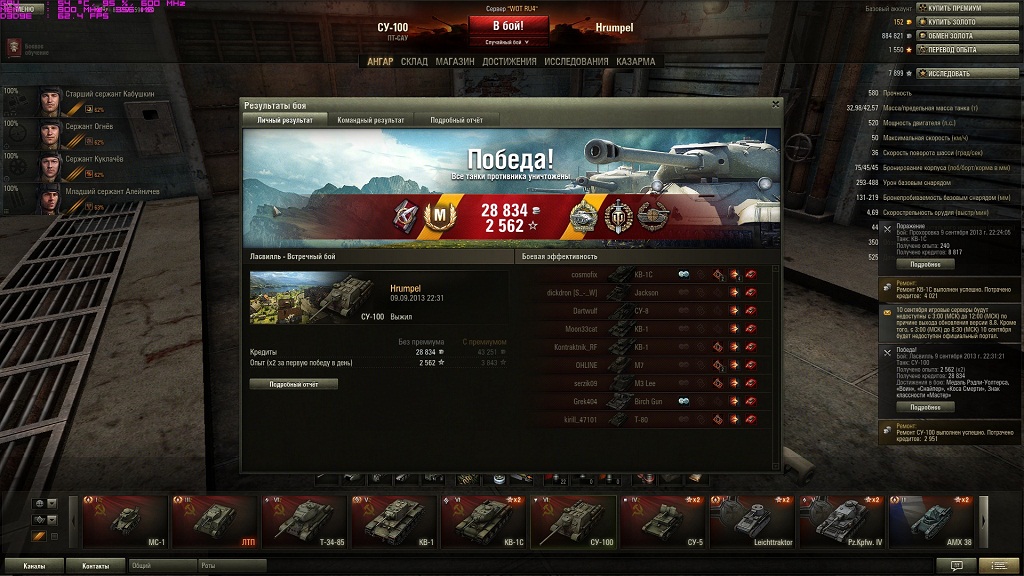This screenshot has width=1024, height=576.
Task: Go to the МАГАЗИН section
Action: (x=455, y=61)
